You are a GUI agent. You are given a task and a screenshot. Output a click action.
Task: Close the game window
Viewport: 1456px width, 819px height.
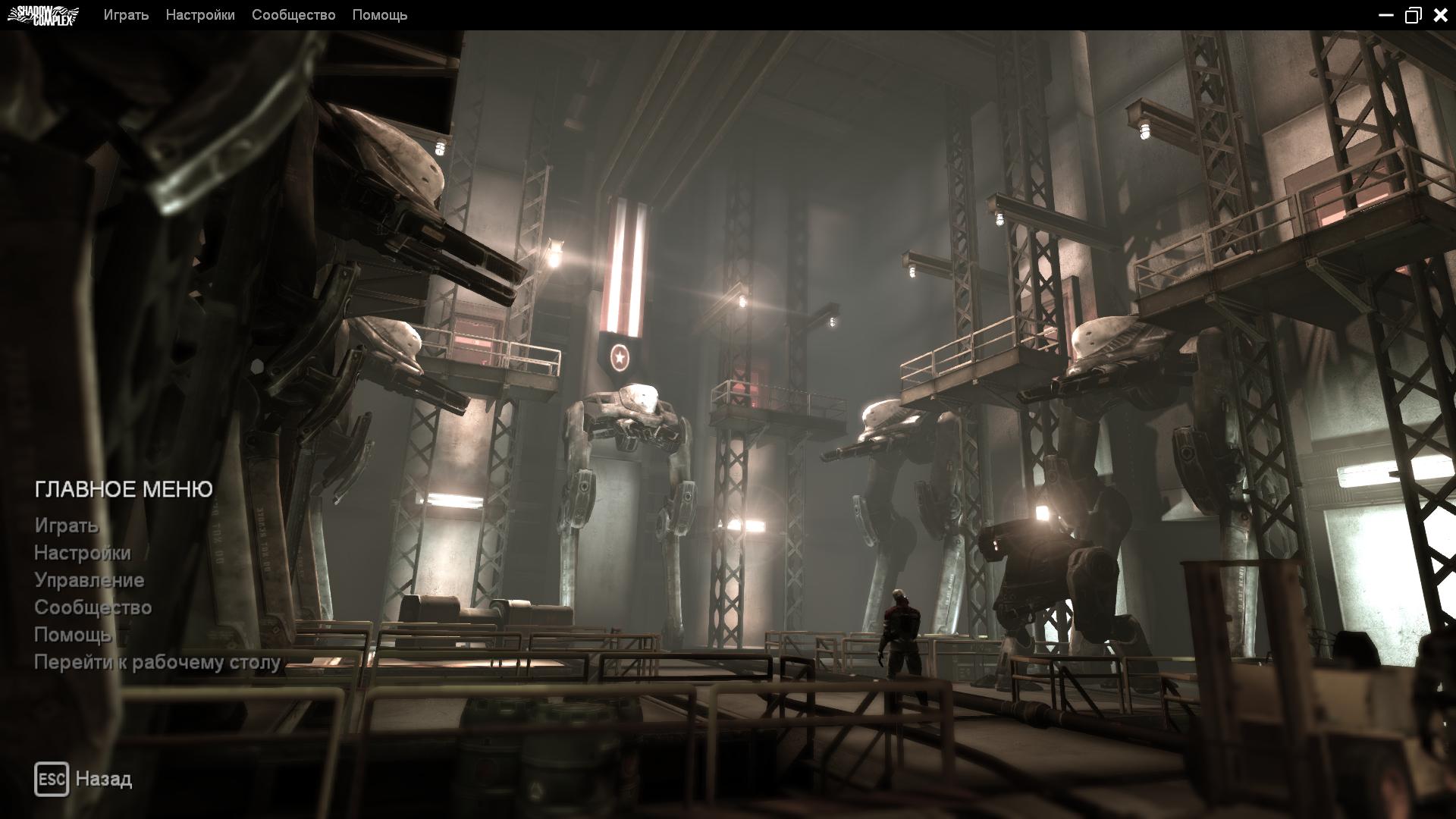click(x=1440, y=15)
